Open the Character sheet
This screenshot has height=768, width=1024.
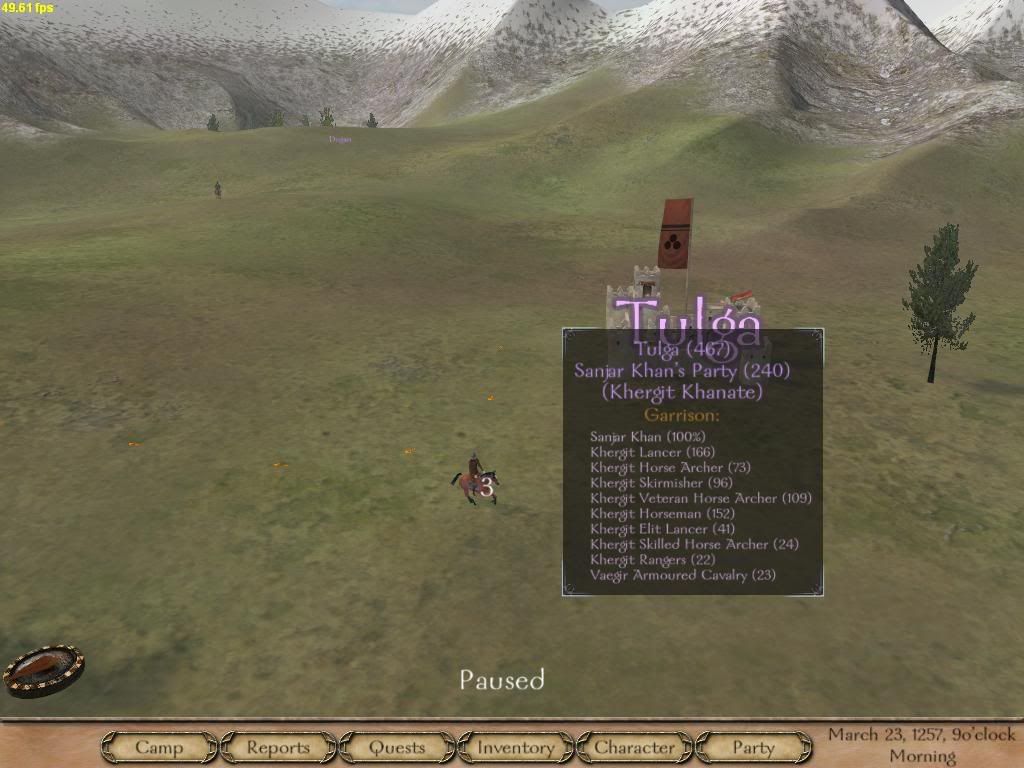coord(634,747)
